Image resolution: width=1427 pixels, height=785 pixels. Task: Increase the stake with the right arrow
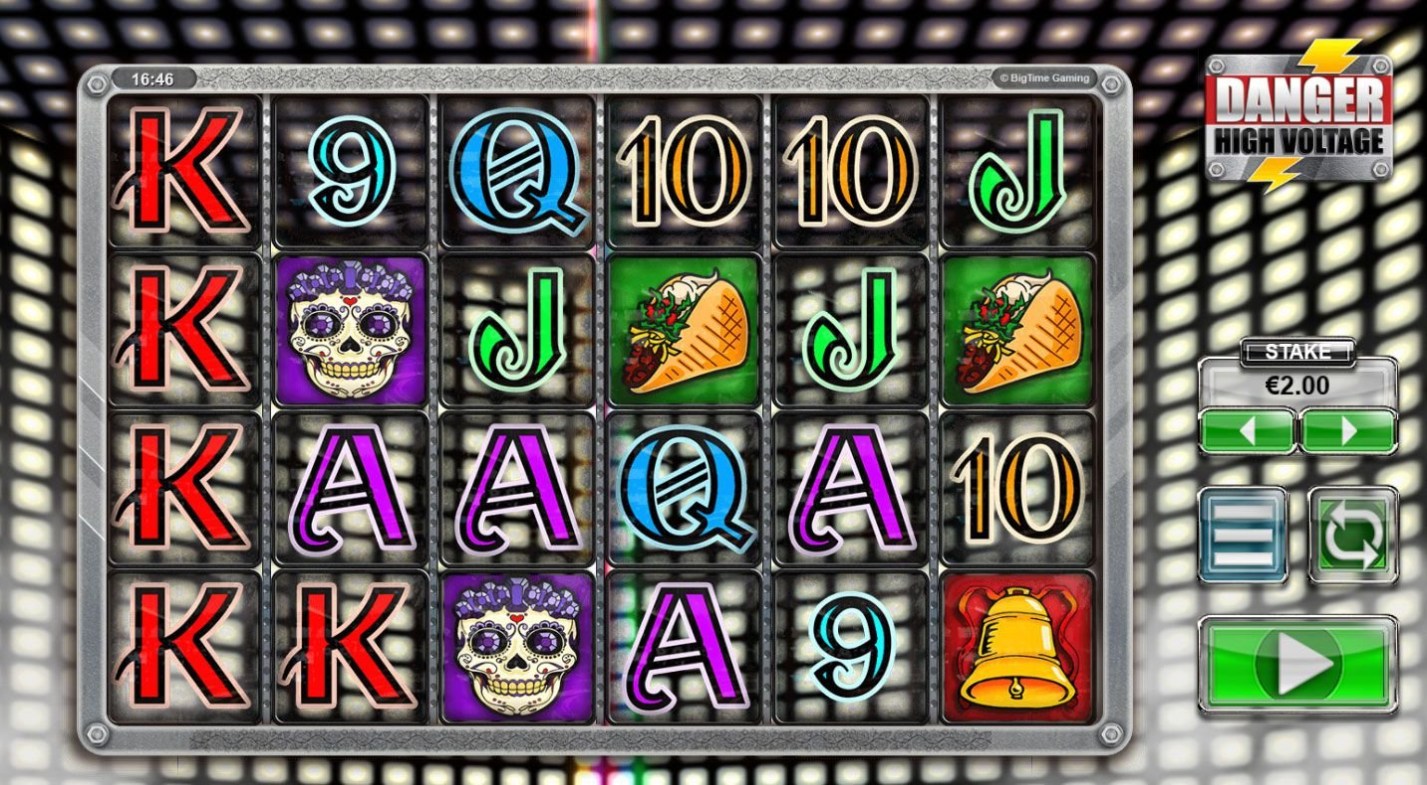(x=1348, y=431)
